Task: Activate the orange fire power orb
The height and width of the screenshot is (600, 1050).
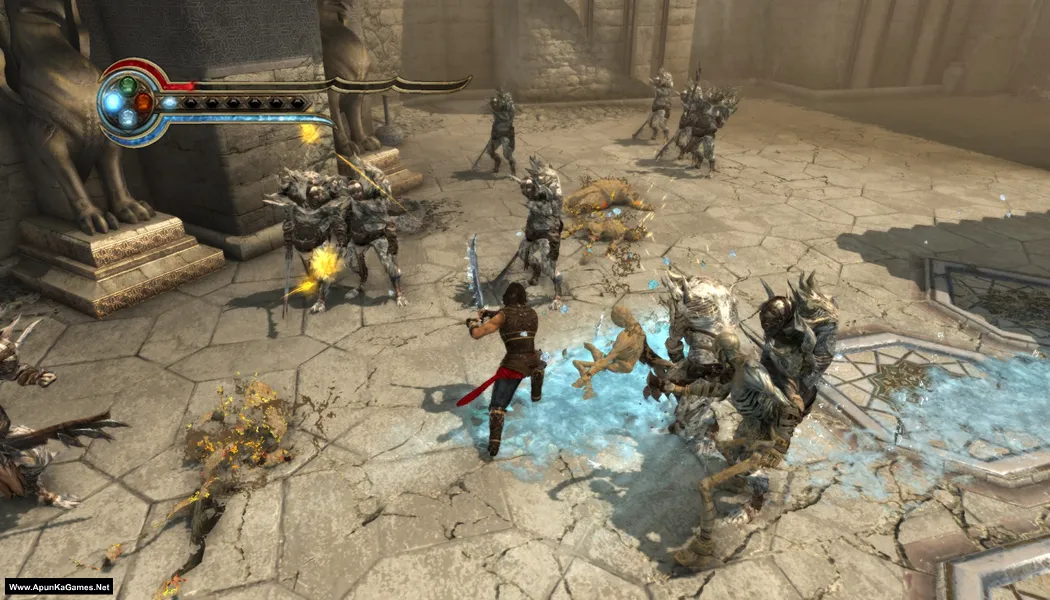Action: [143, 103]
